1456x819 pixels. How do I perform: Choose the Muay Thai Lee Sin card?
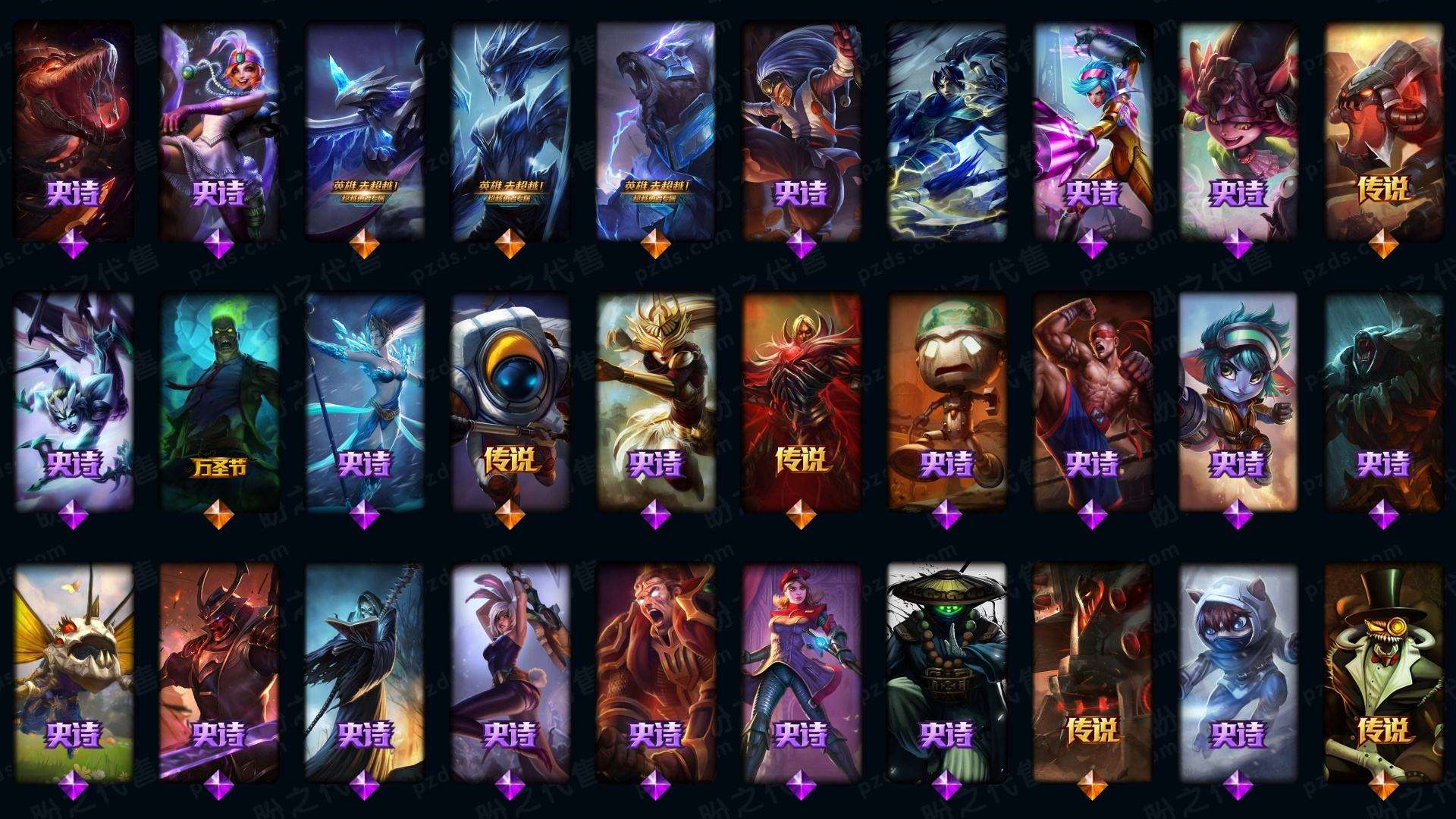pyautogui.click(x=1092, y=400)
